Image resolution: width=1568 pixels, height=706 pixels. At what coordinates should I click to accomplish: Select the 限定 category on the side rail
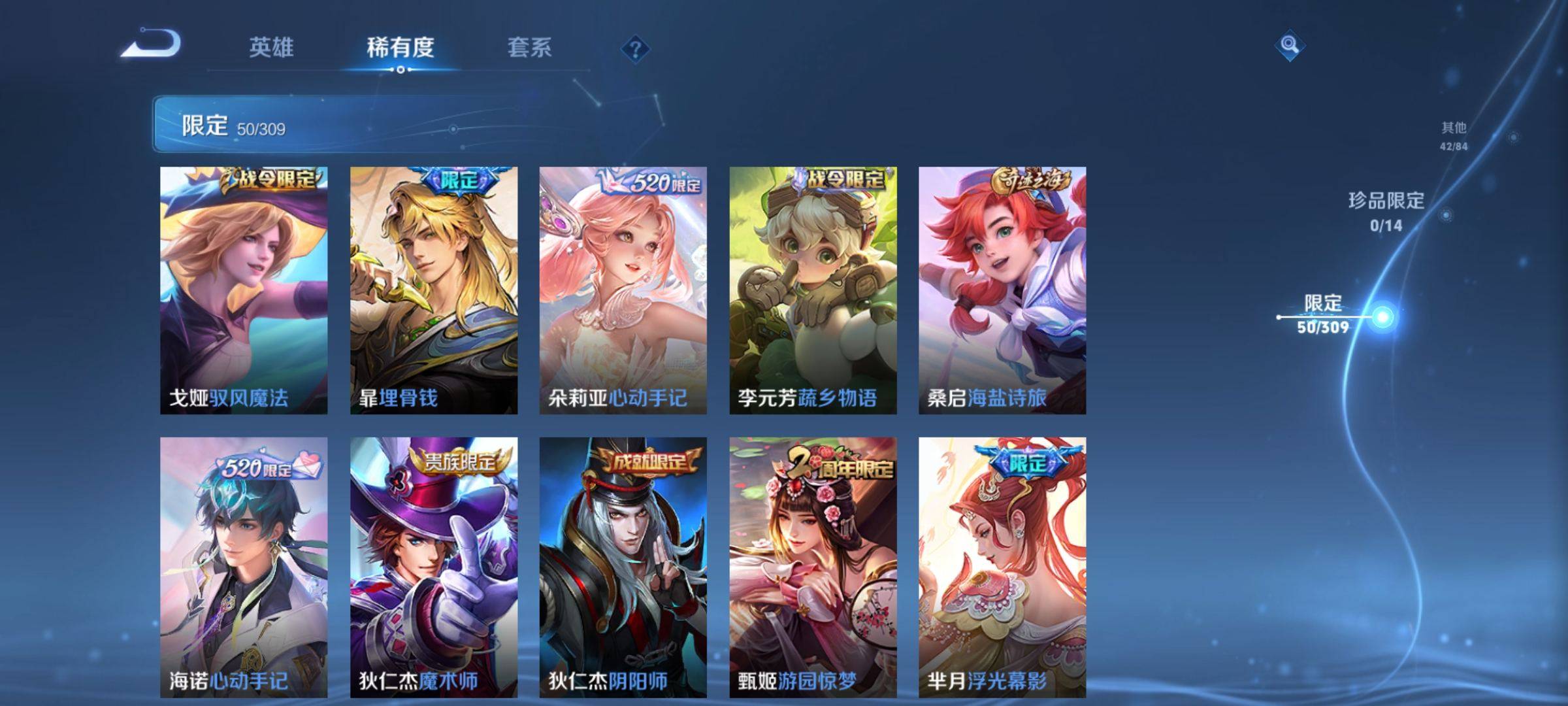coord(1323,314)
